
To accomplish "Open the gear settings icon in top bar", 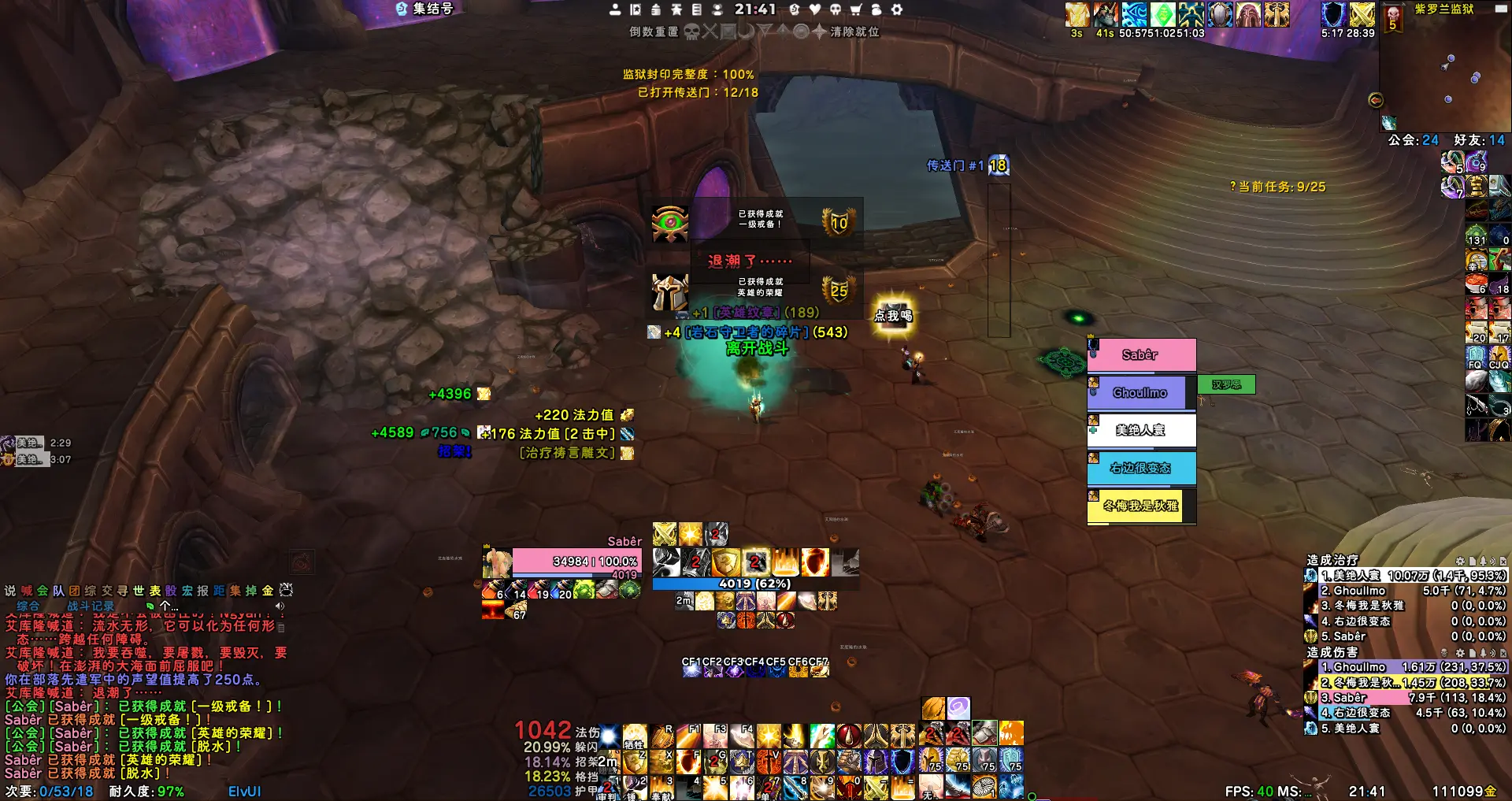I will (897, 9).
